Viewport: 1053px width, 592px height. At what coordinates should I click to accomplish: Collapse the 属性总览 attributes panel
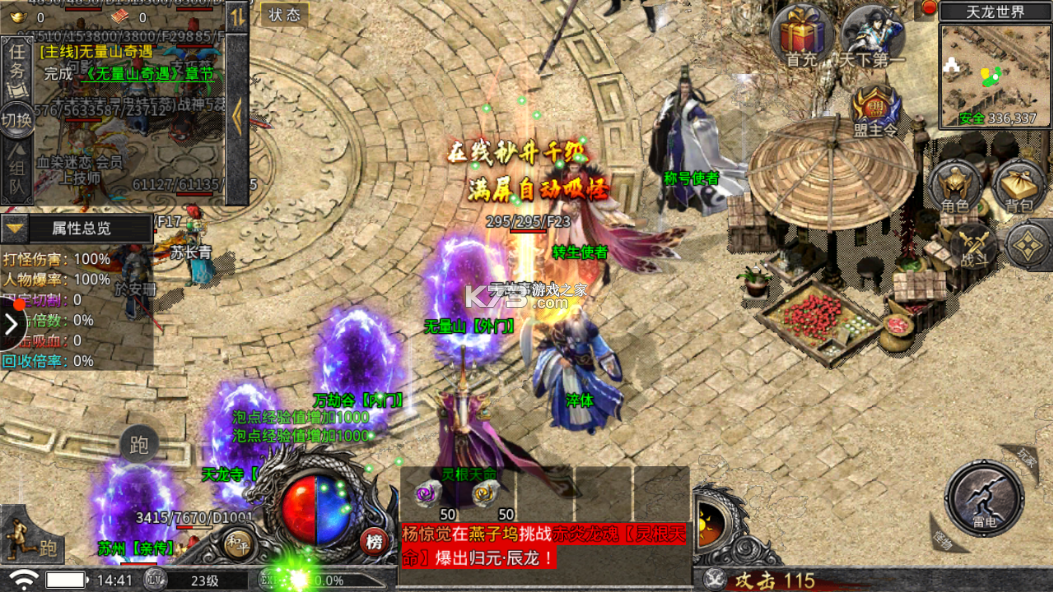coord(14,228)
